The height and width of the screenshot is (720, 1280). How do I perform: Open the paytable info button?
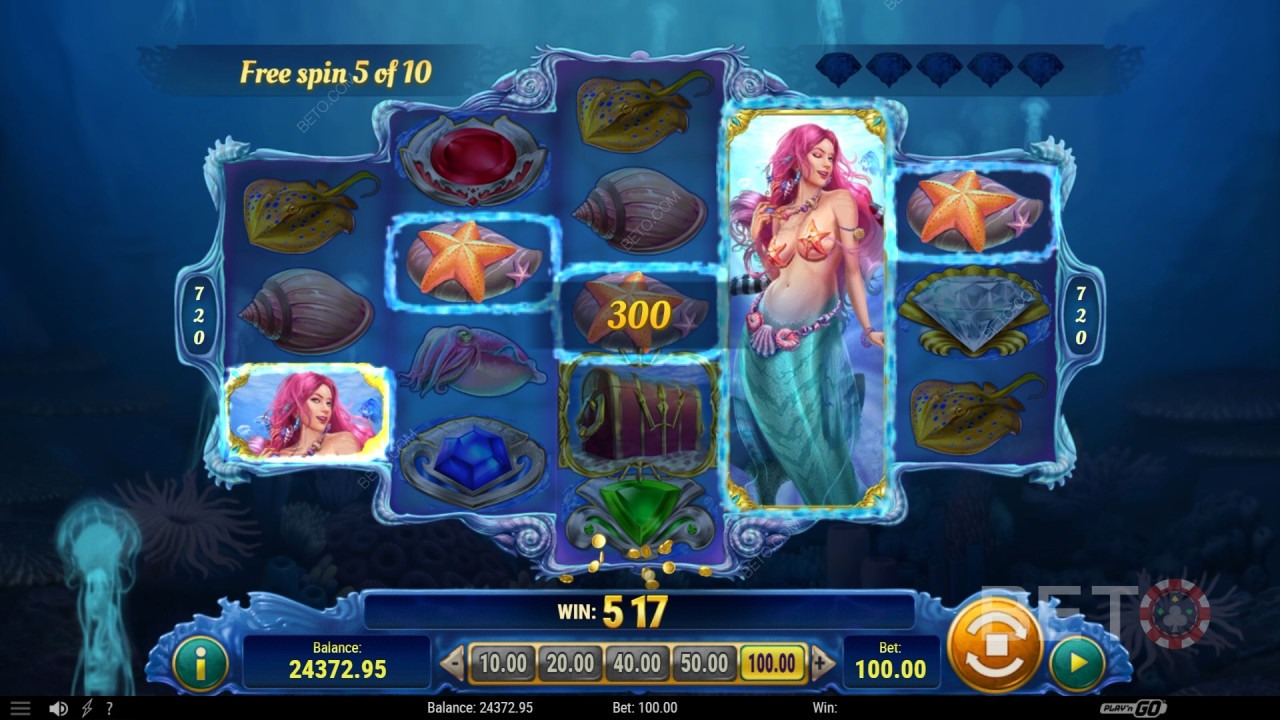tap(199, 662)
